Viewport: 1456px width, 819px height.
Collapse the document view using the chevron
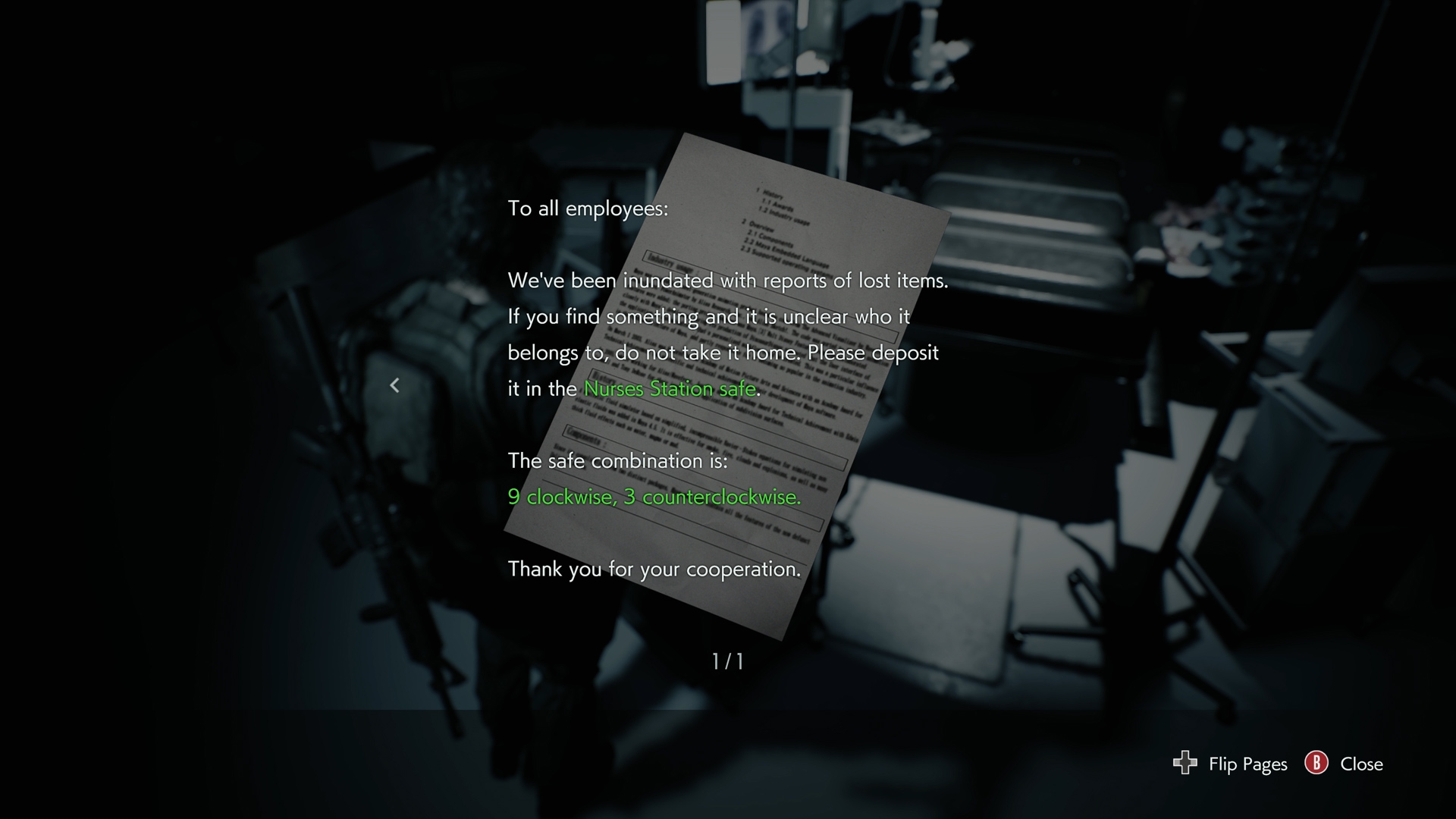pos(395,385)
